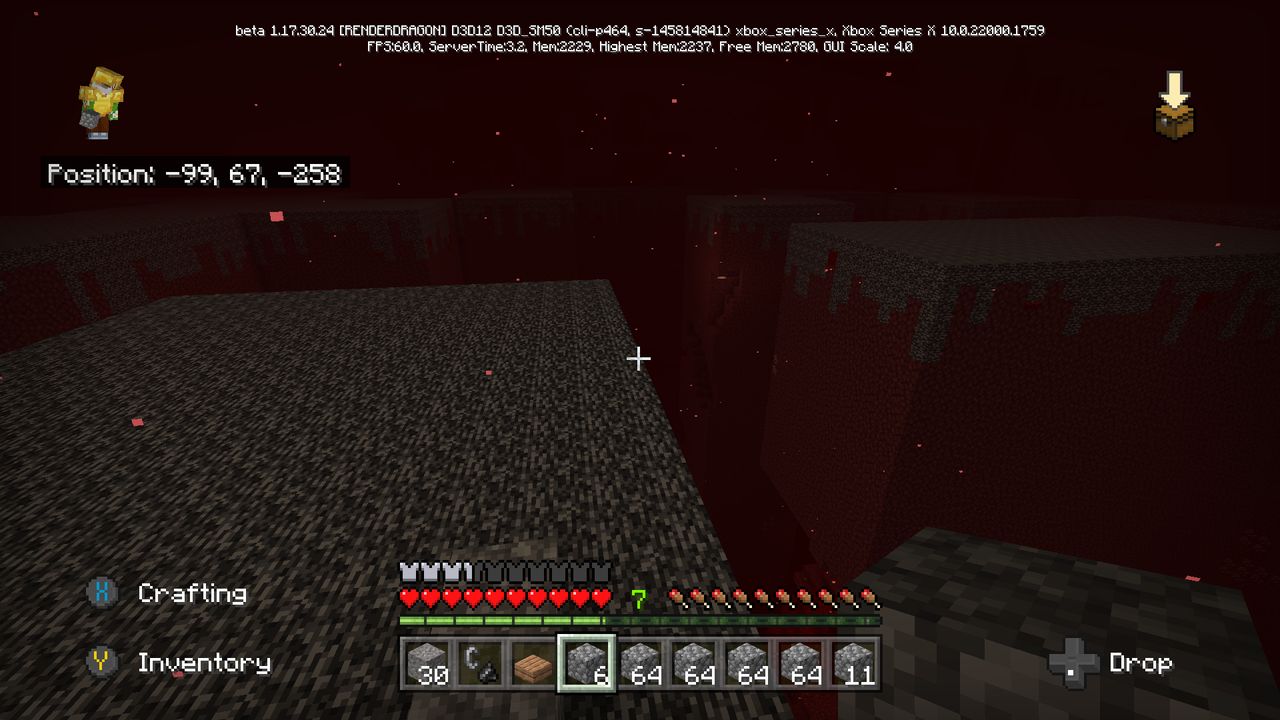This screenshot has height=720, width=1280.
Task: Choose the wooden plank item slot
Action: pyautogui.click(x=533, y=663)
